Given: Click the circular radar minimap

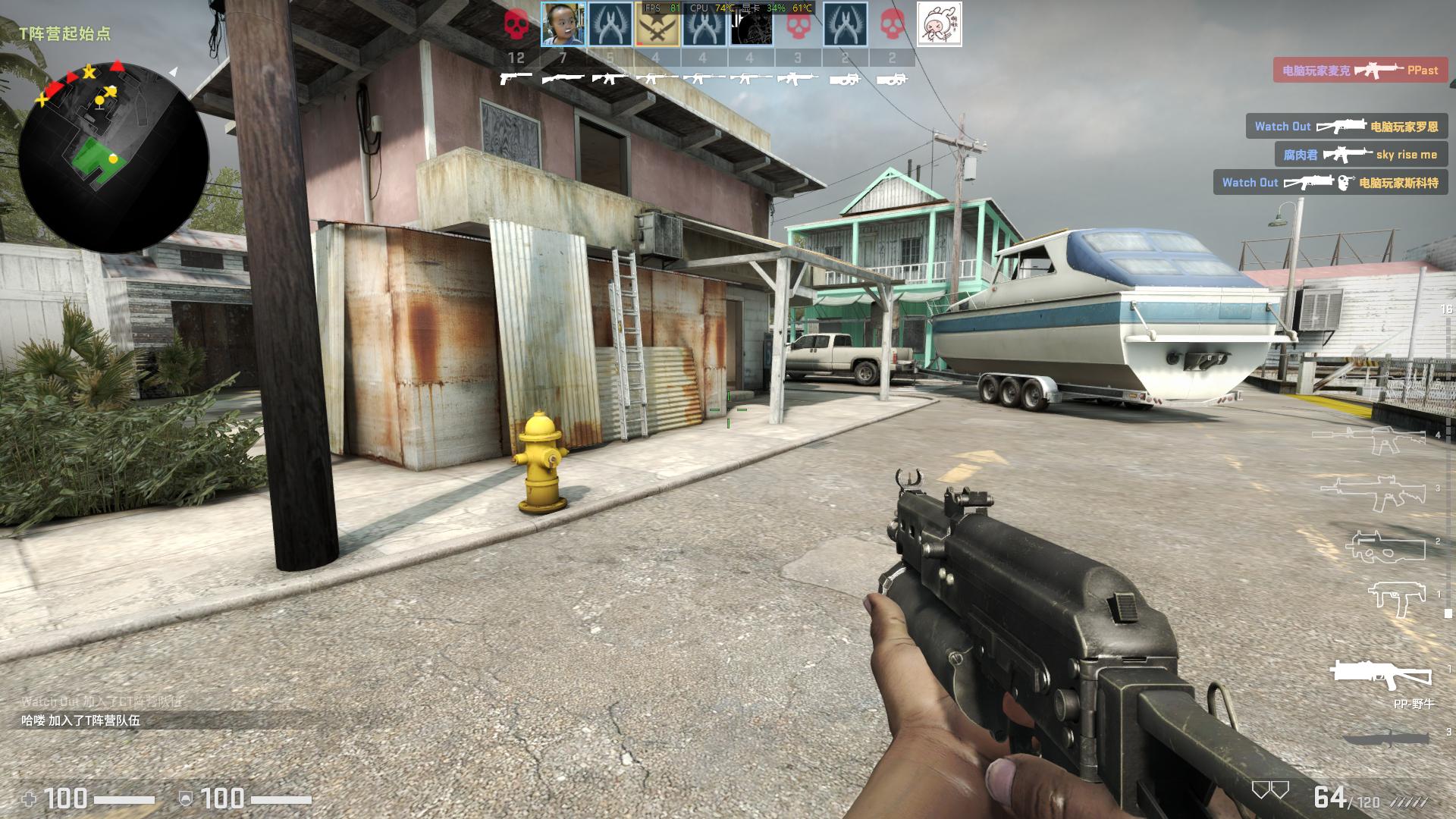Looking at the screenshot, I should tap(114, 158).
